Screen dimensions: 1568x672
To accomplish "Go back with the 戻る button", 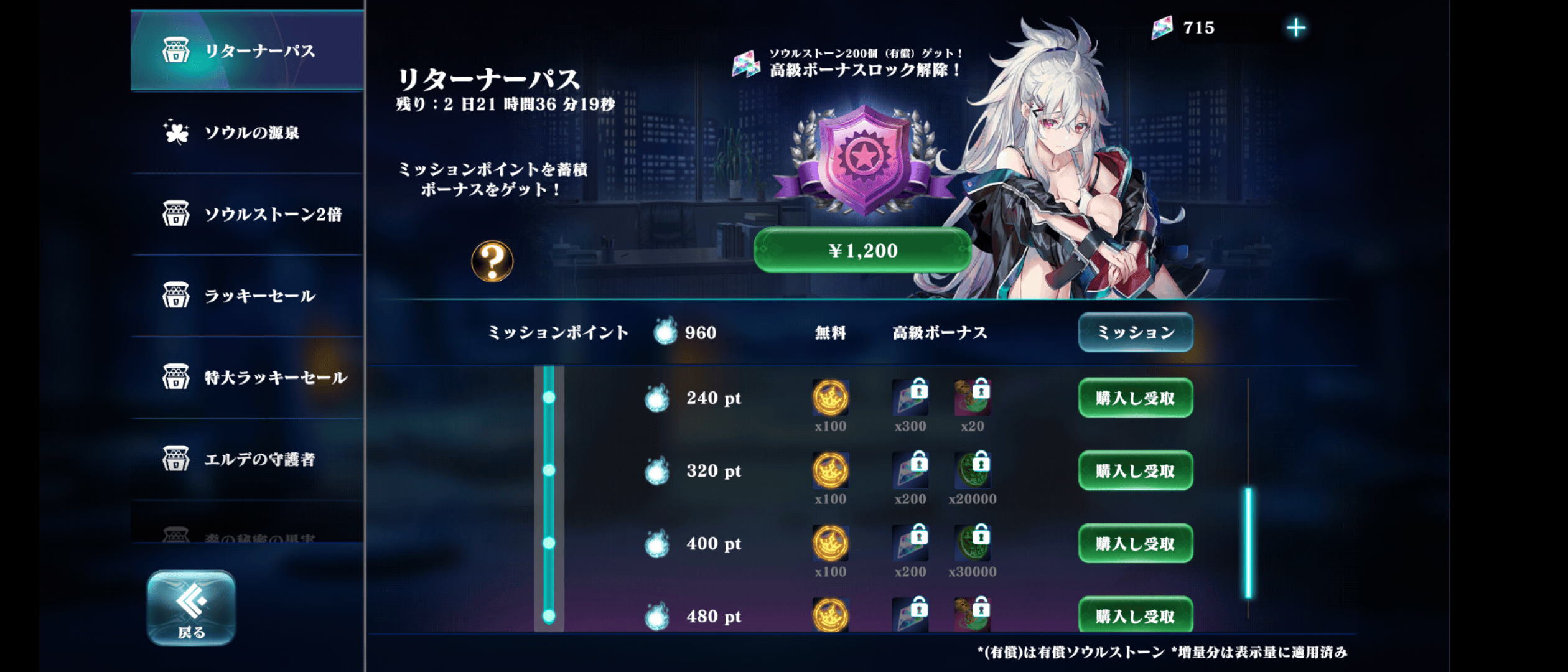I will (x=191, y=608).
